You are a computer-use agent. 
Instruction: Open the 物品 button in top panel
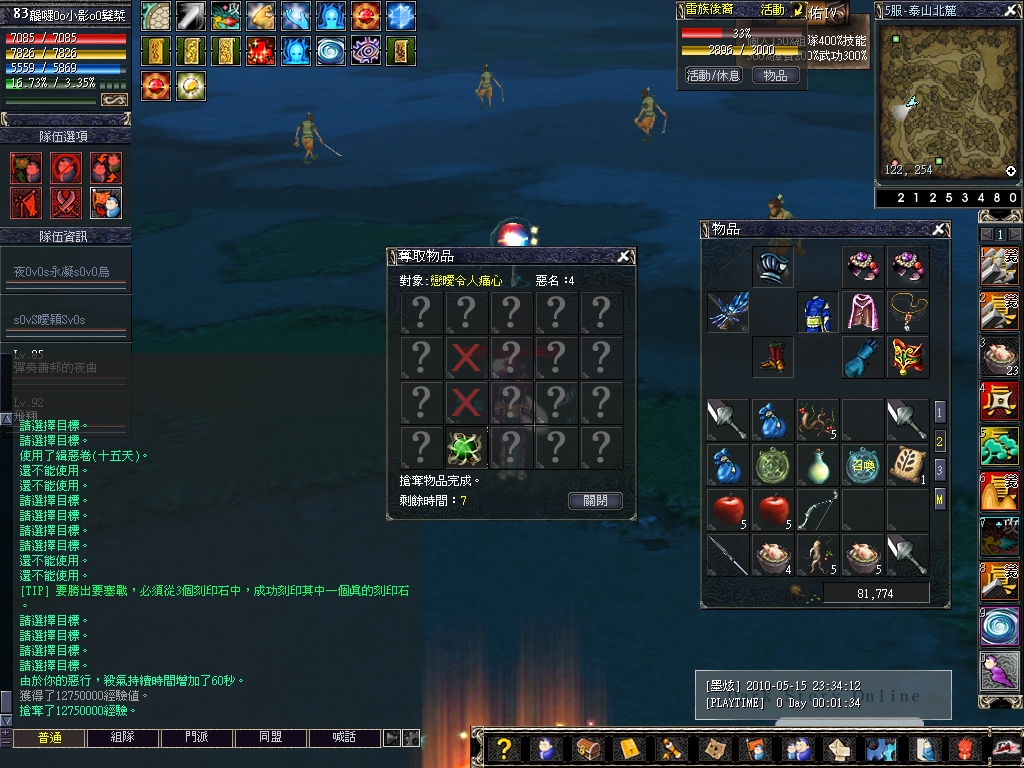(775, 75)
